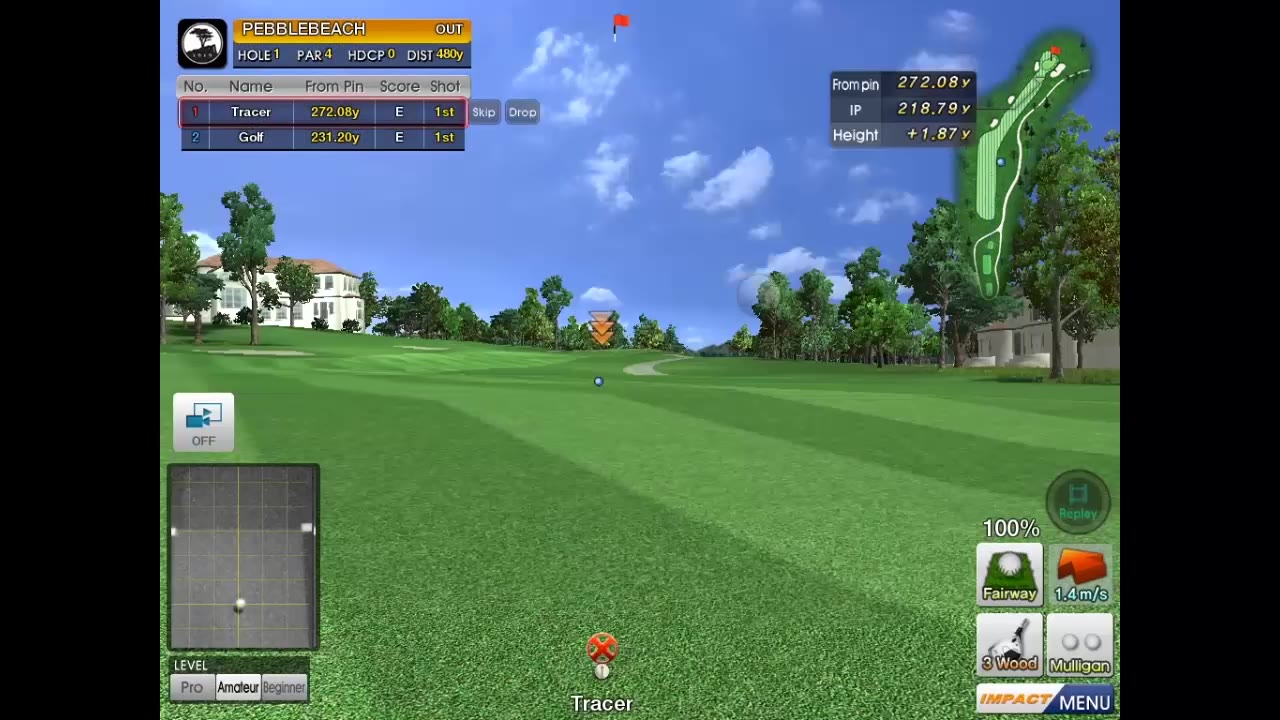Click the ball on the swing plate minimap
The height and width of the screenshot is (720, 1280).
click(240, 605)
